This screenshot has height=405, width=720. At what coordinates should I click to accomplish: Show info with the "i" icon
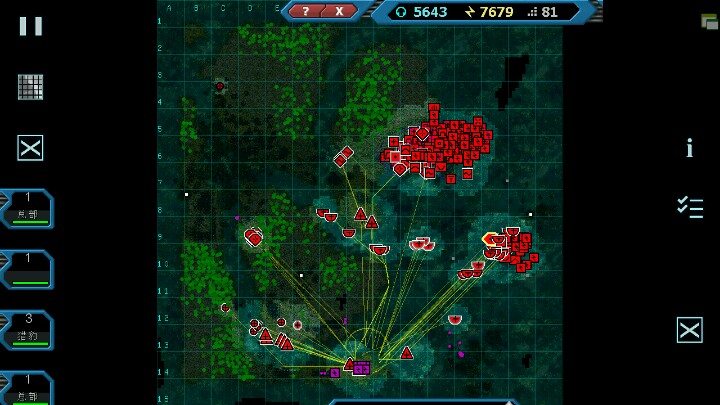tap(689, 149)
